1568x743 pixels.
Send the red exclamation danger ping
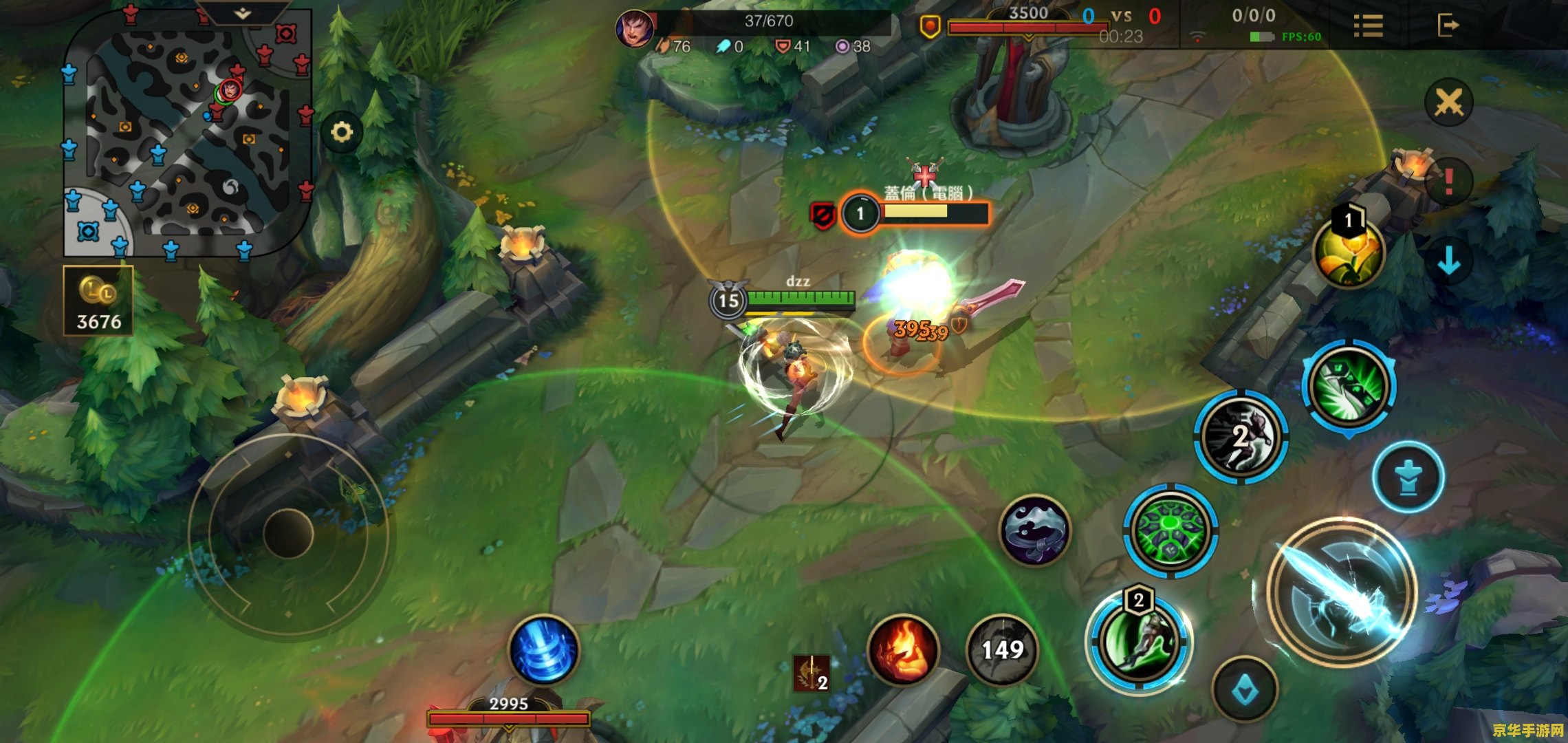[x=1448, y=182]
